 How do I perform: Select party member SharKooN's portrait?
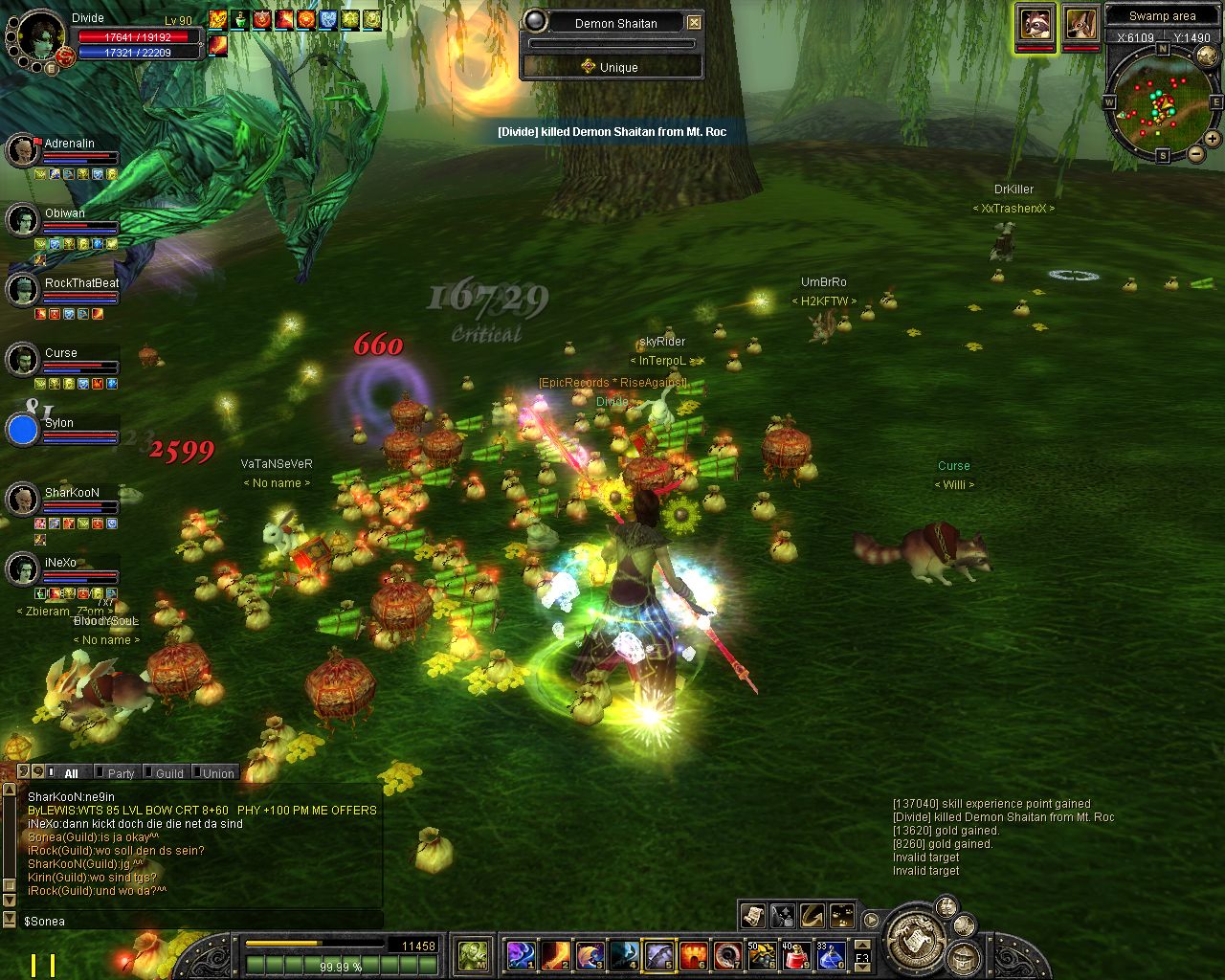point(22,499)
